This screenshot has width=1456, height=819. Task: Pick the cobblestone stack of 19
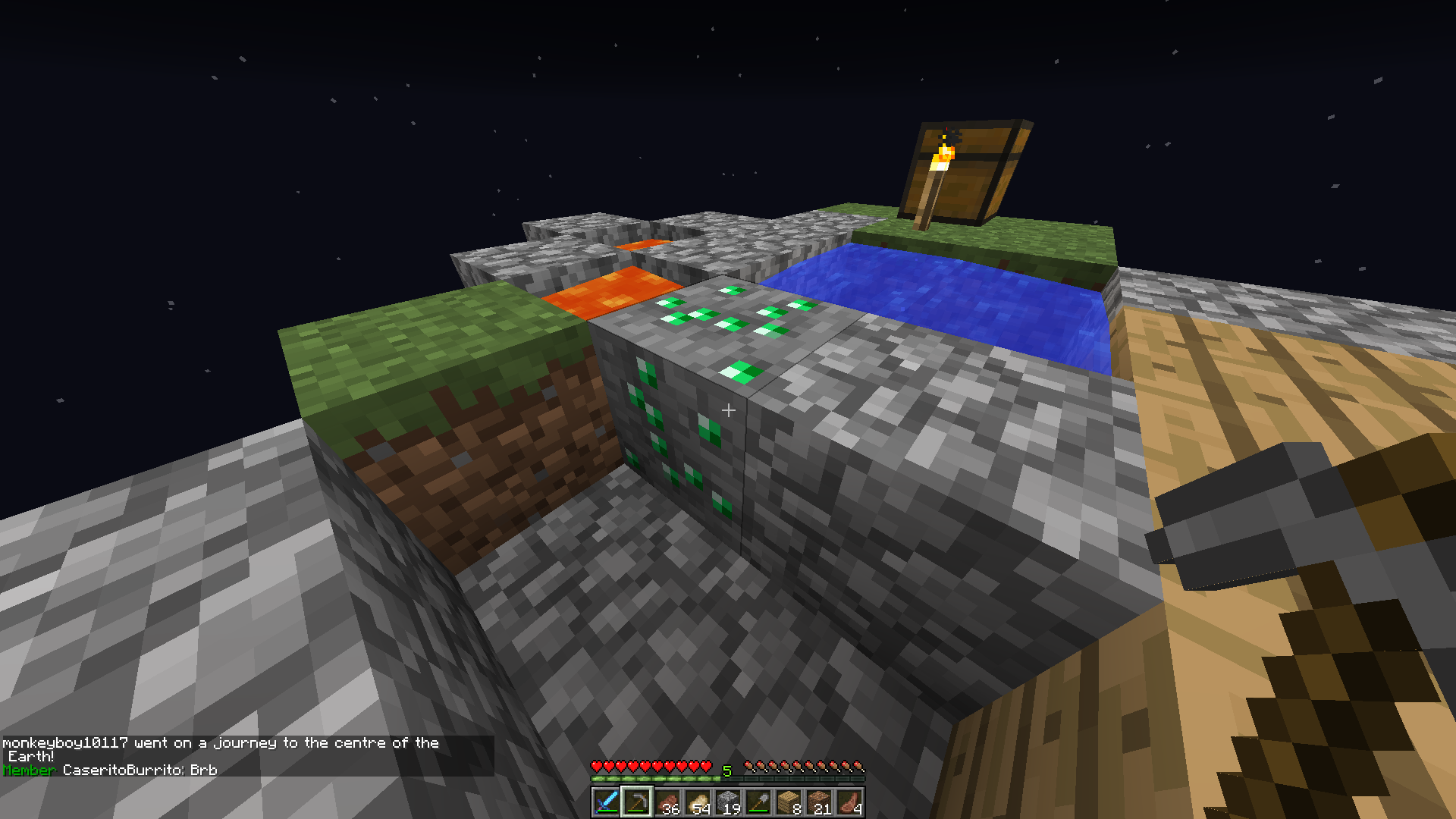click(728, 802)
